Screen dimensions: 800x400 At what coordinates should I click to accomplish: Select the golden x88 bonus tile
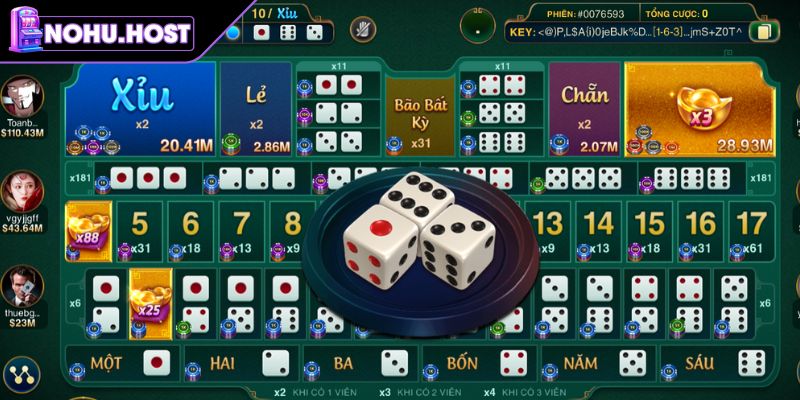point(86,231)
